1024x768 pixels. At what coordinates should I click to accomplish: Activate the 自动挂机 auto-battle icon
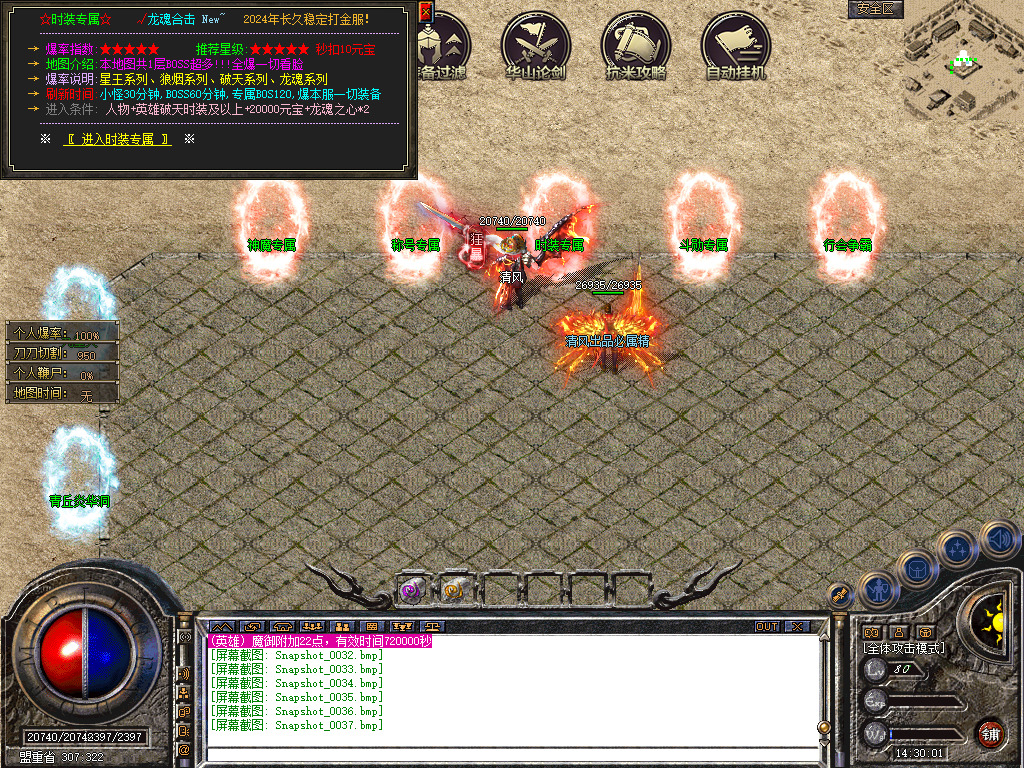click(x=736, y=46)
